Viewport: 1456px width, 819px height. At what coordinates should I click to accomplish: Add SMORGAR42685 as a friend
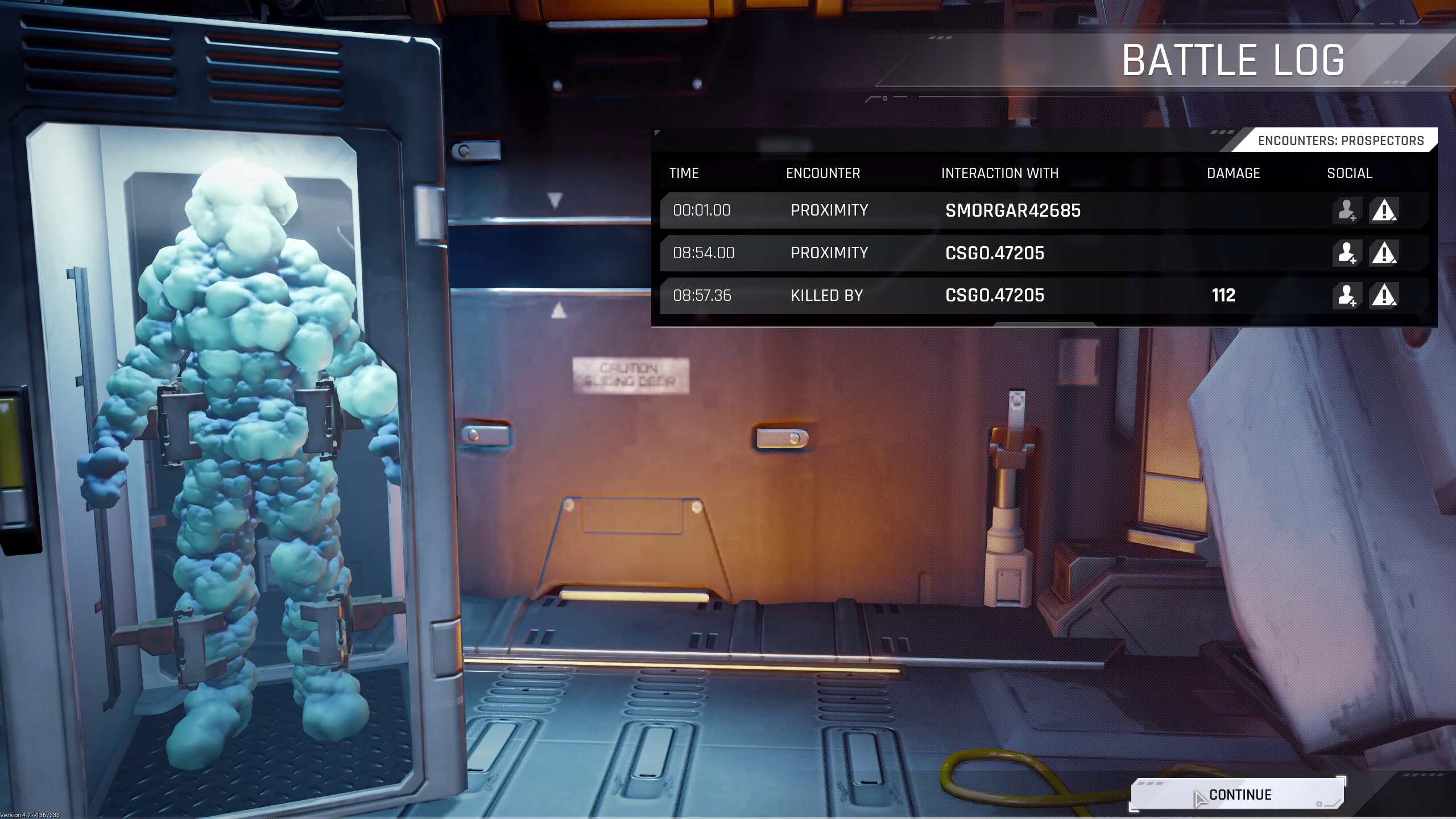[x=1346, y=210]
